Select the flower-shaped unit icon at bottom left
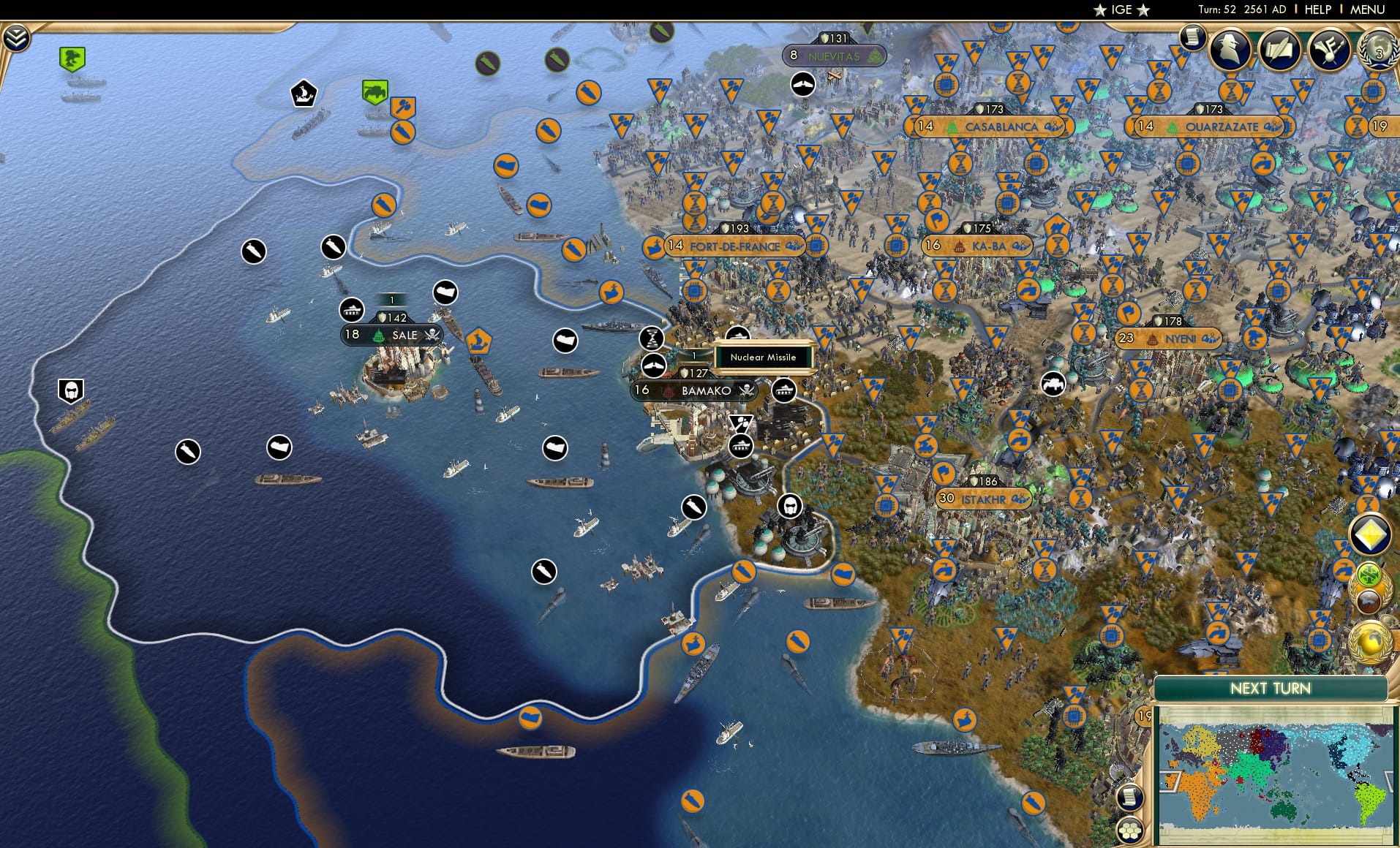The image size is (1400, 848). pyautogui.click(x=1131, y=830)
